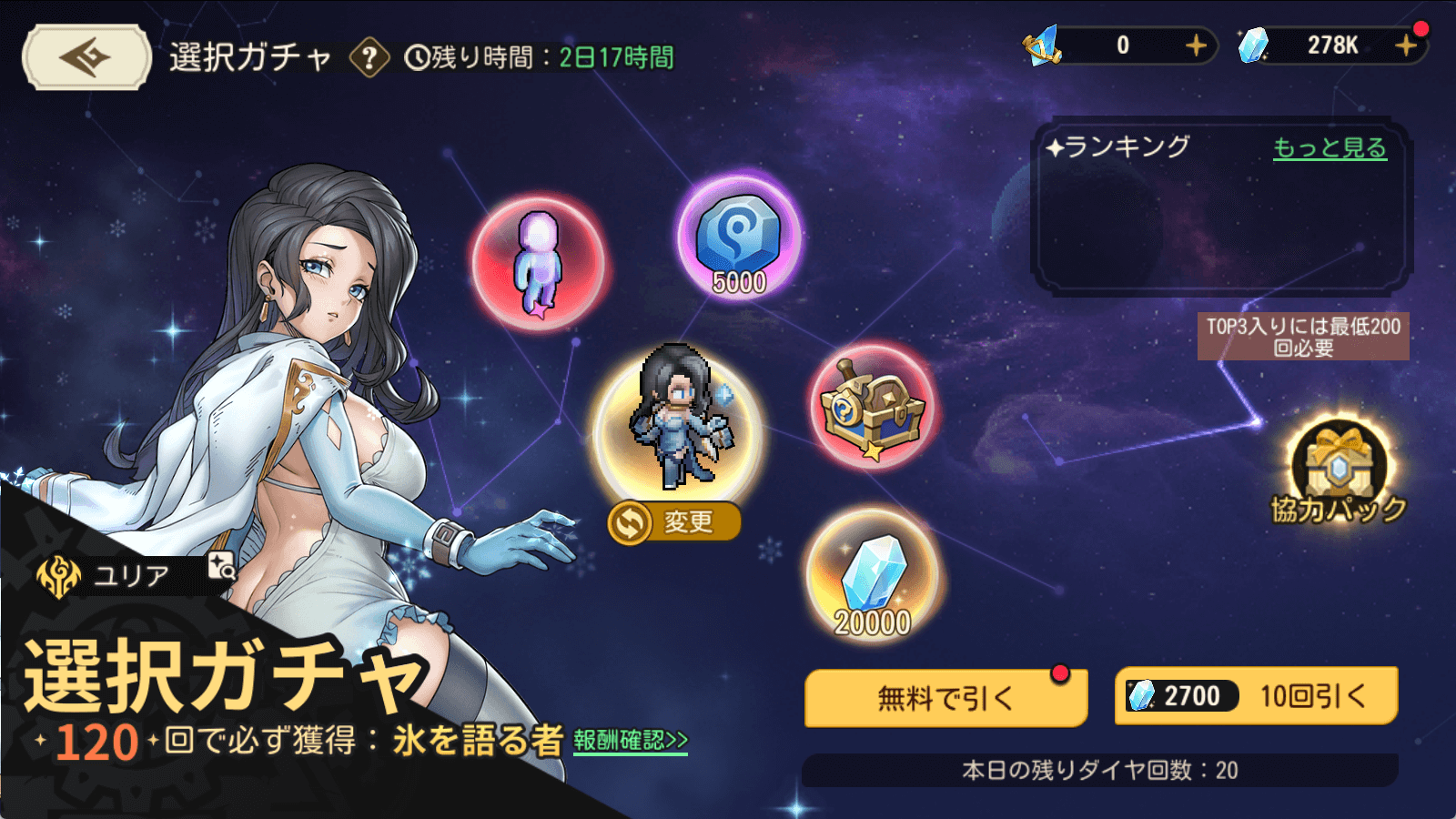
Task: Add more gacha ticket currency
Action: [x=1196, y=45]
